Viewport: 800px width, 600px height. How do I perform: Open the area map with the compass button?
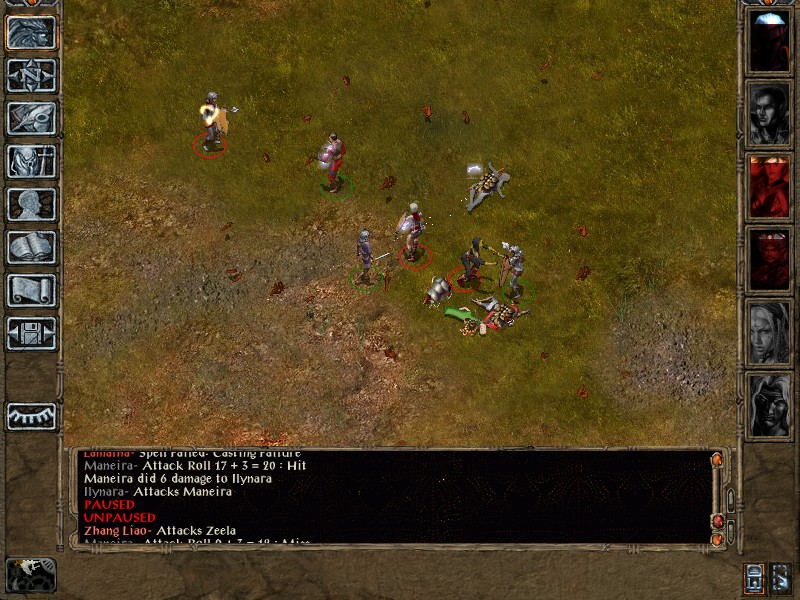(x=31, y=75)
